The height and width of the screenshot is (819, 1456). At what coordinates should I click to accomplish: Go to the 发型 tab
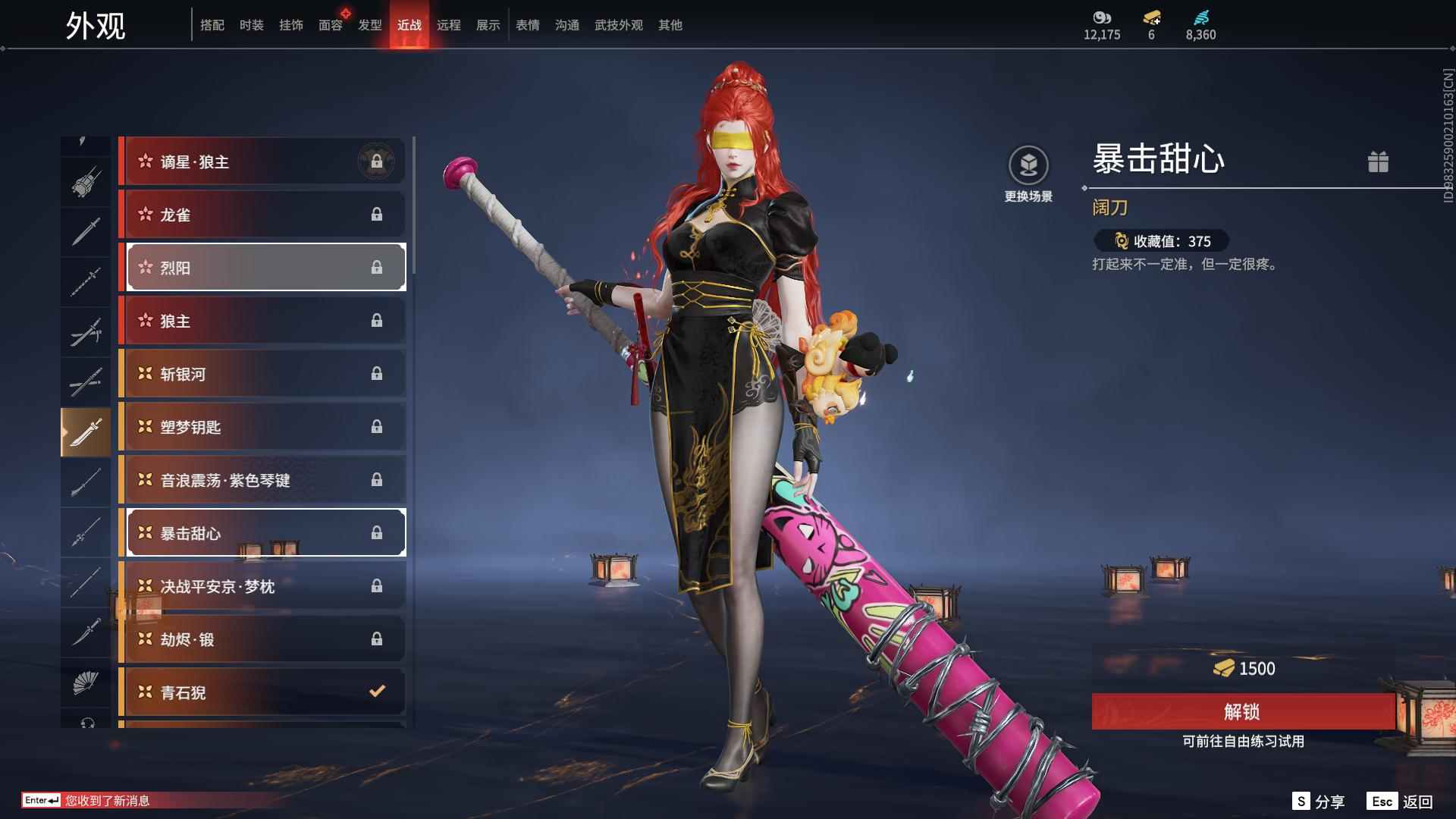click(369, 25)
